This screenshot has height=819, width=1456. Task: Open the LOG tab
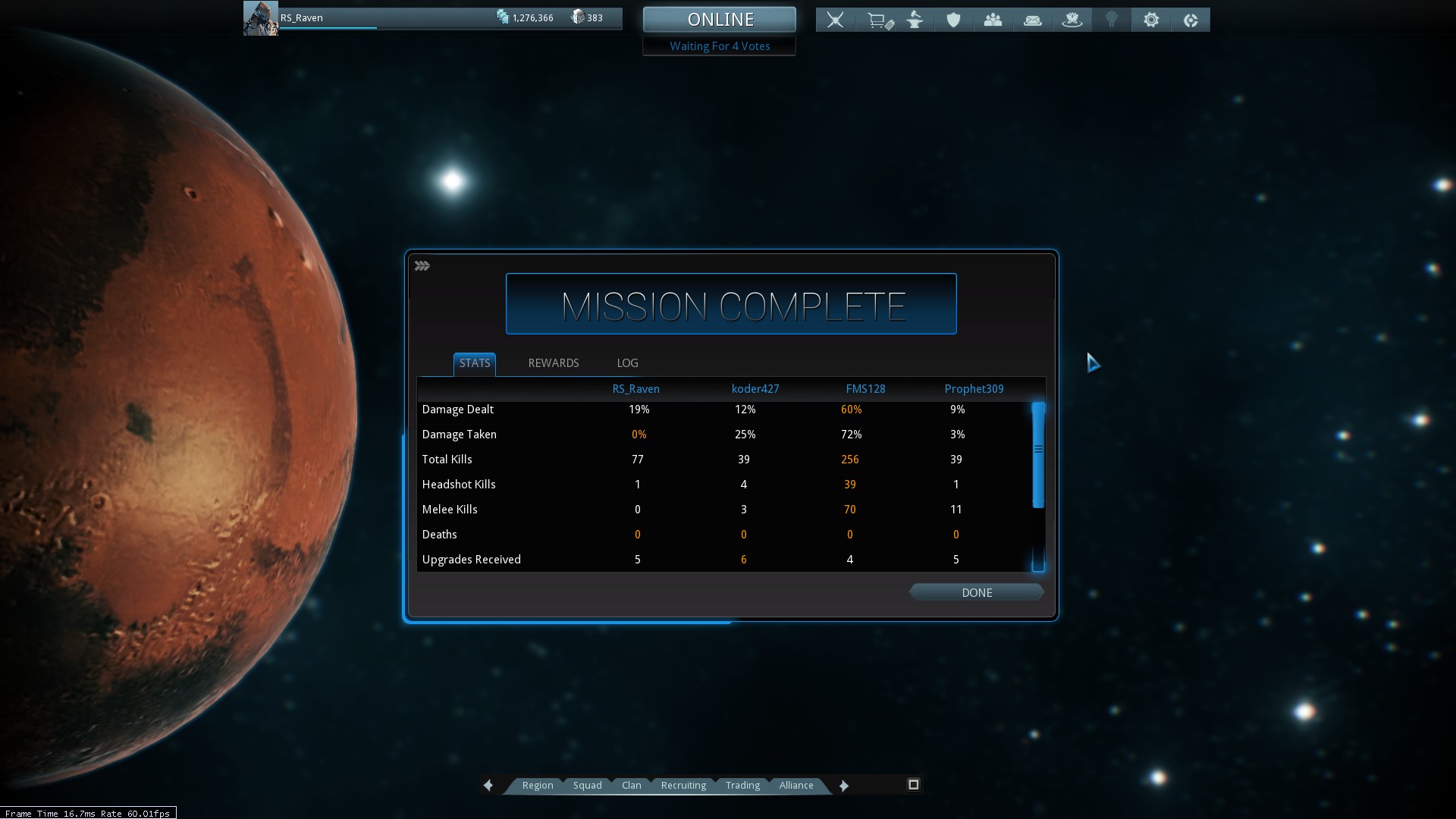[627, 363]
